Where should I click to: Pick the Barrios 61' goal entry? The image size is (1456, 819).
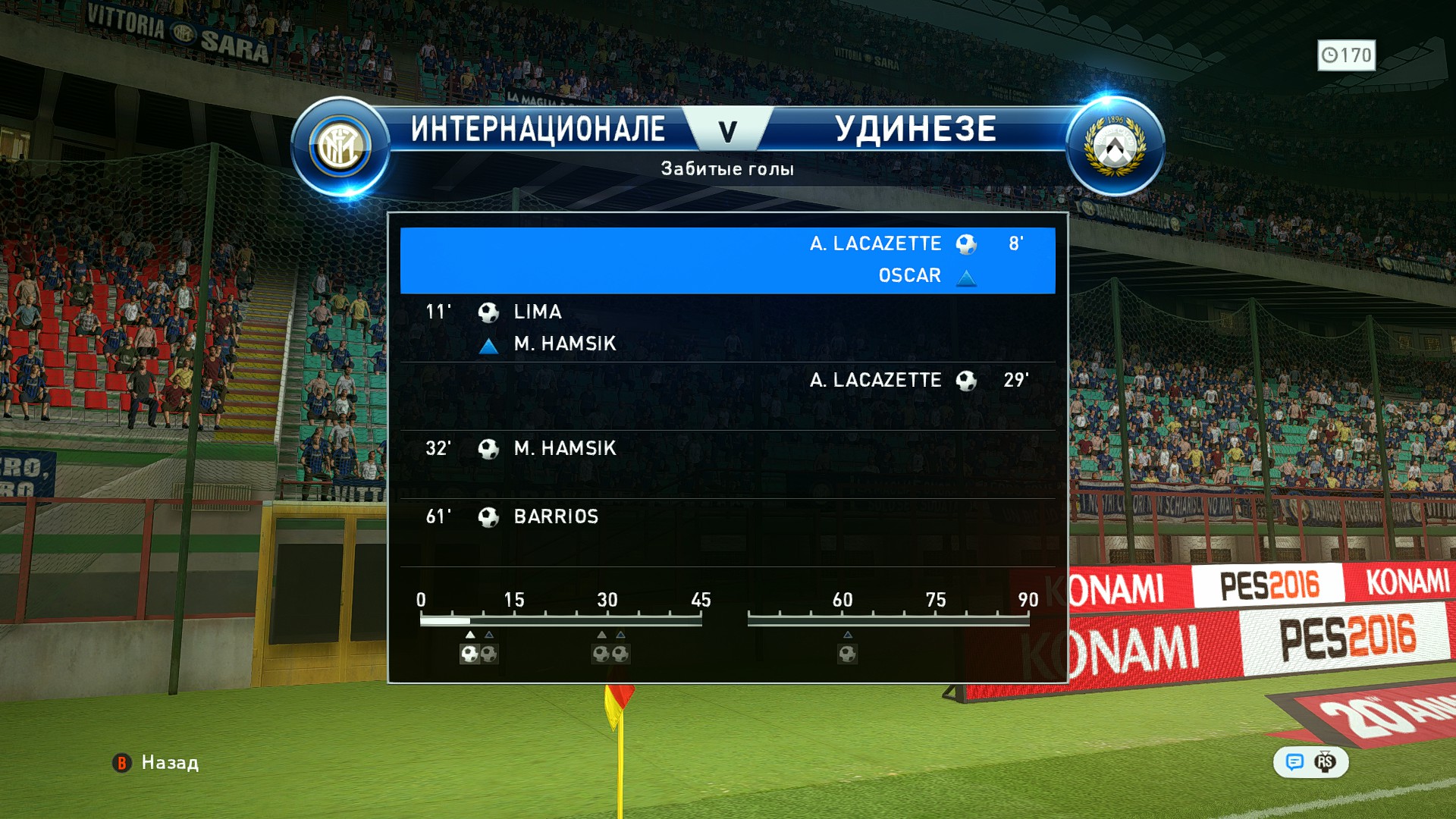click(727, 532)
